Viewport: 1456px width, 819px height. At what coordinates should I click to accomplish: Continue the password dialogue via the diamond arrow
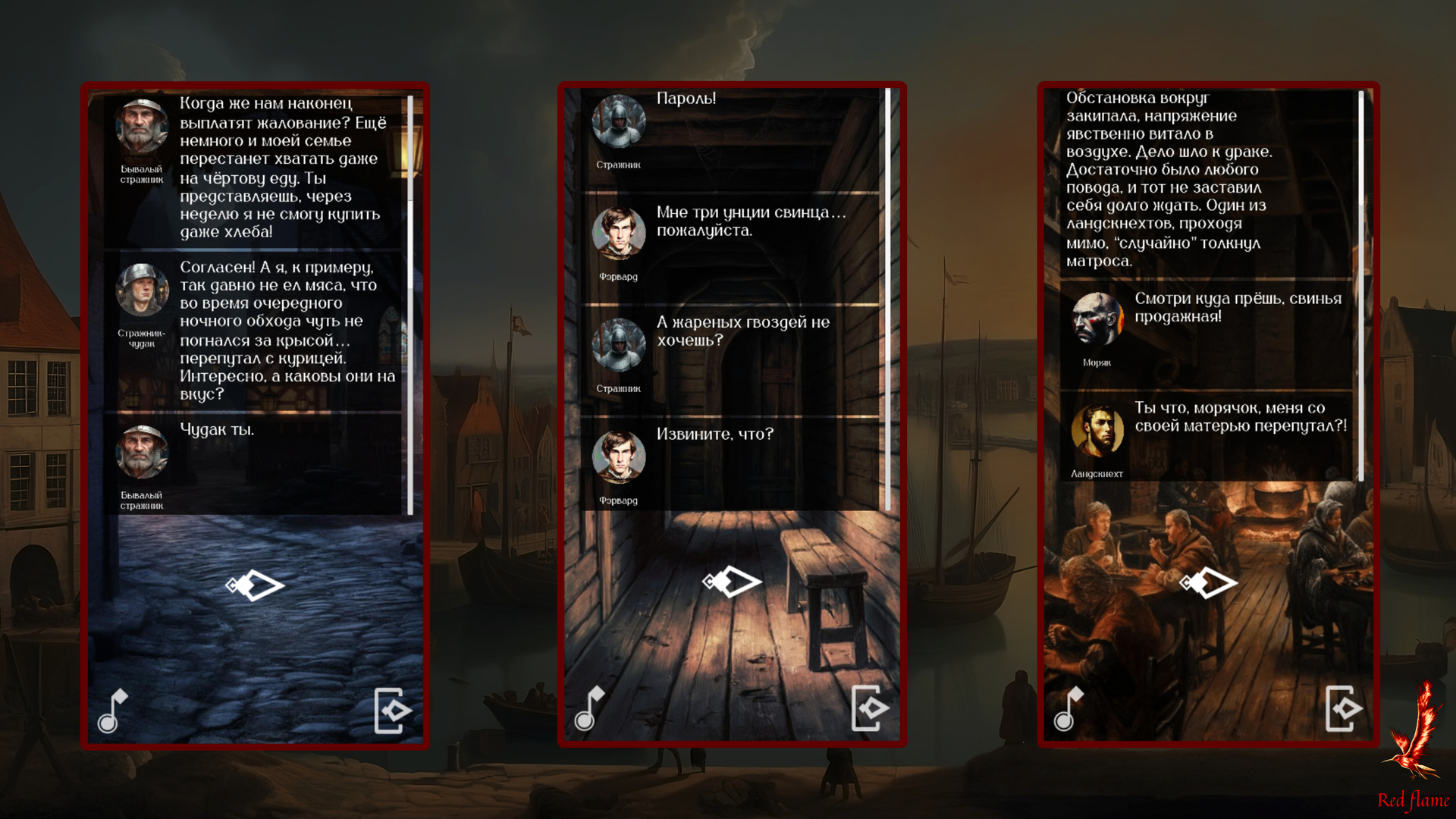click(732, 582)
